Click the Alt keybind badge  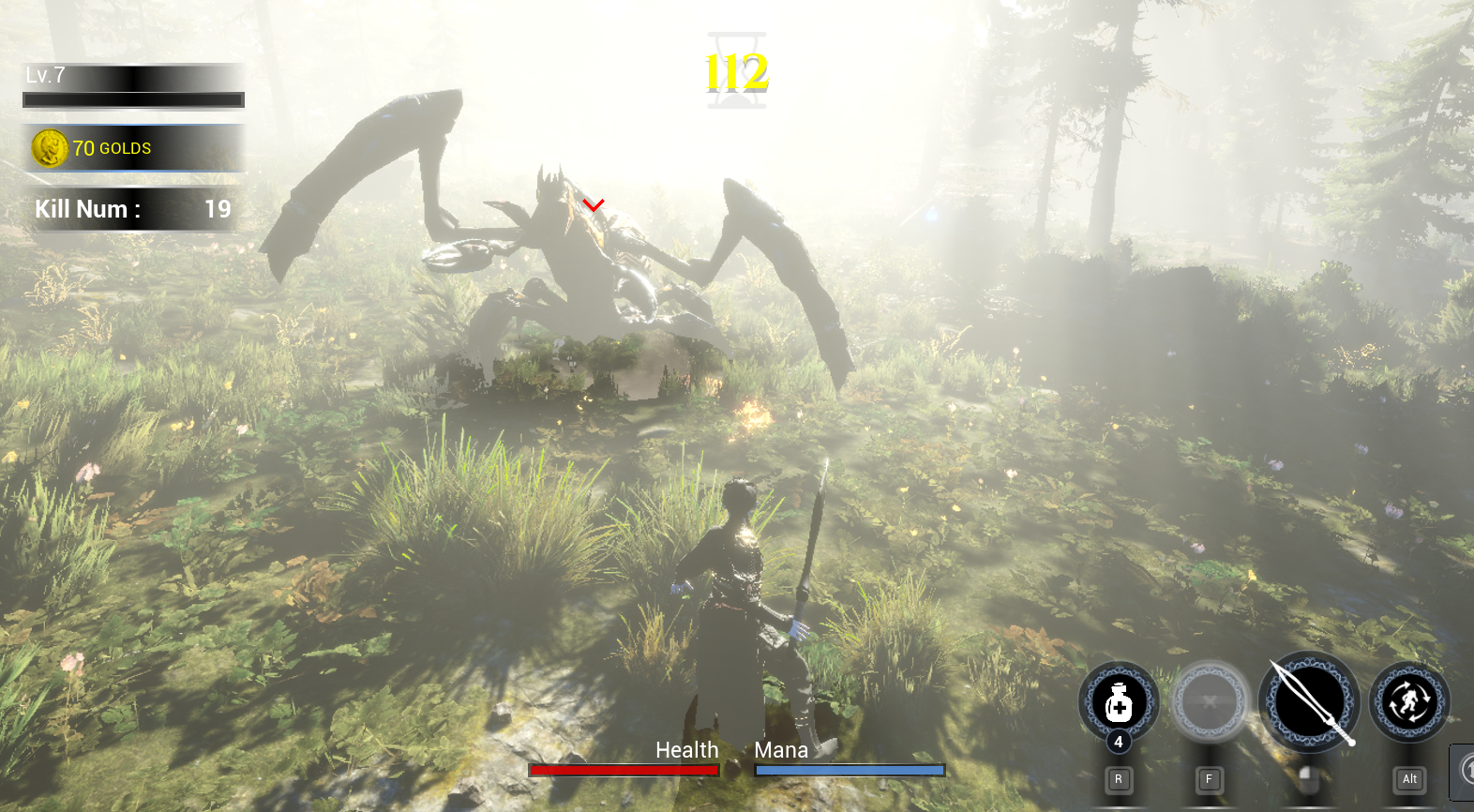coord(1409,779)
